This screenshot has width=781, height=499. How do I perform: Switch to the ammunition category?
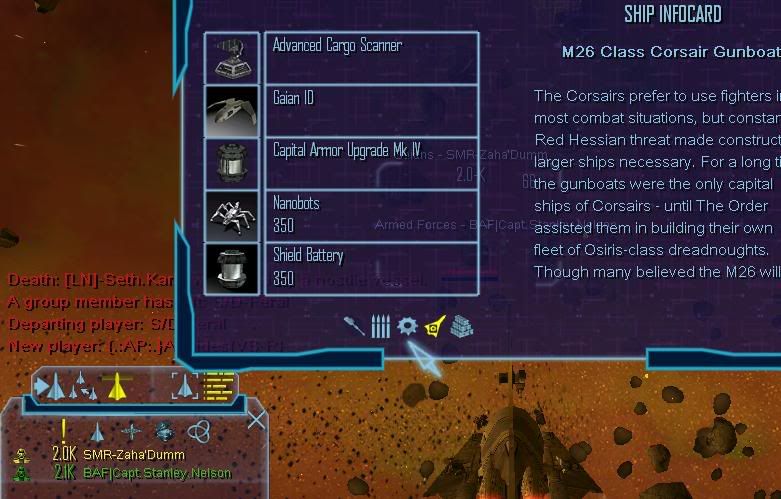click(x=380, y=326)
